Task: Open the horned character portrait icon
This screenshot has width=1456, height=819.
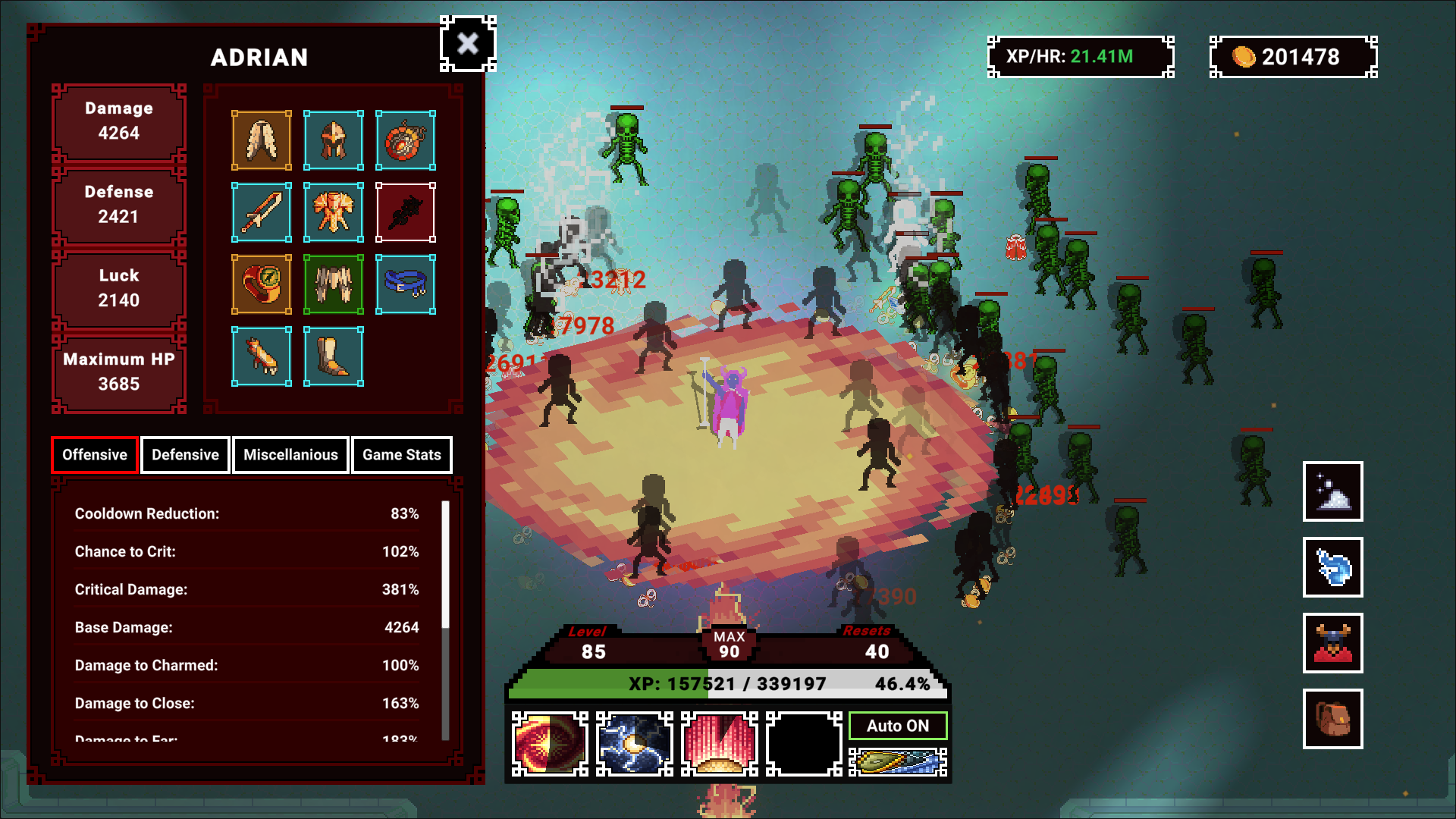Action: coord(1332,643)
